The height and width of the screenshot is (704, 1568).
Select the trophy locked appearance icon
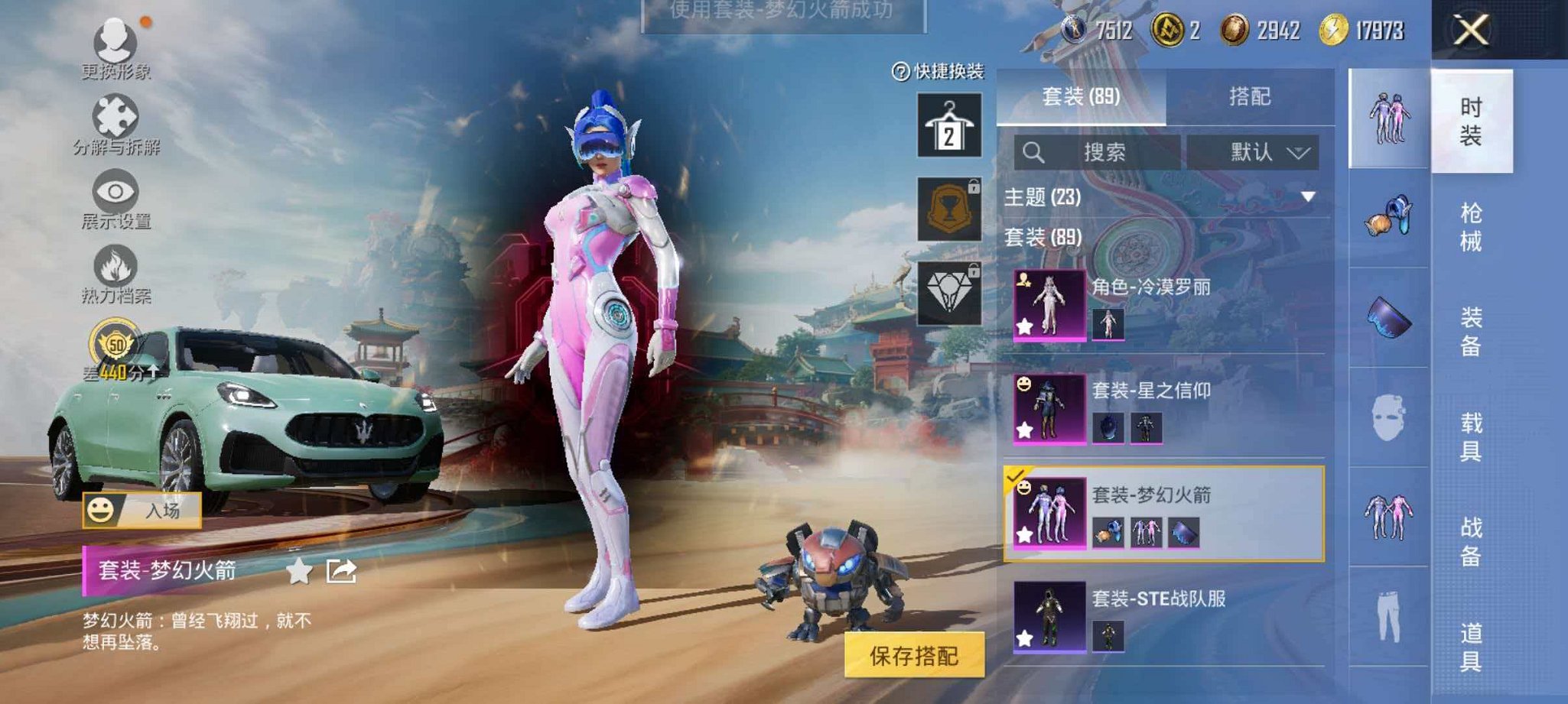tap(948, 209)
